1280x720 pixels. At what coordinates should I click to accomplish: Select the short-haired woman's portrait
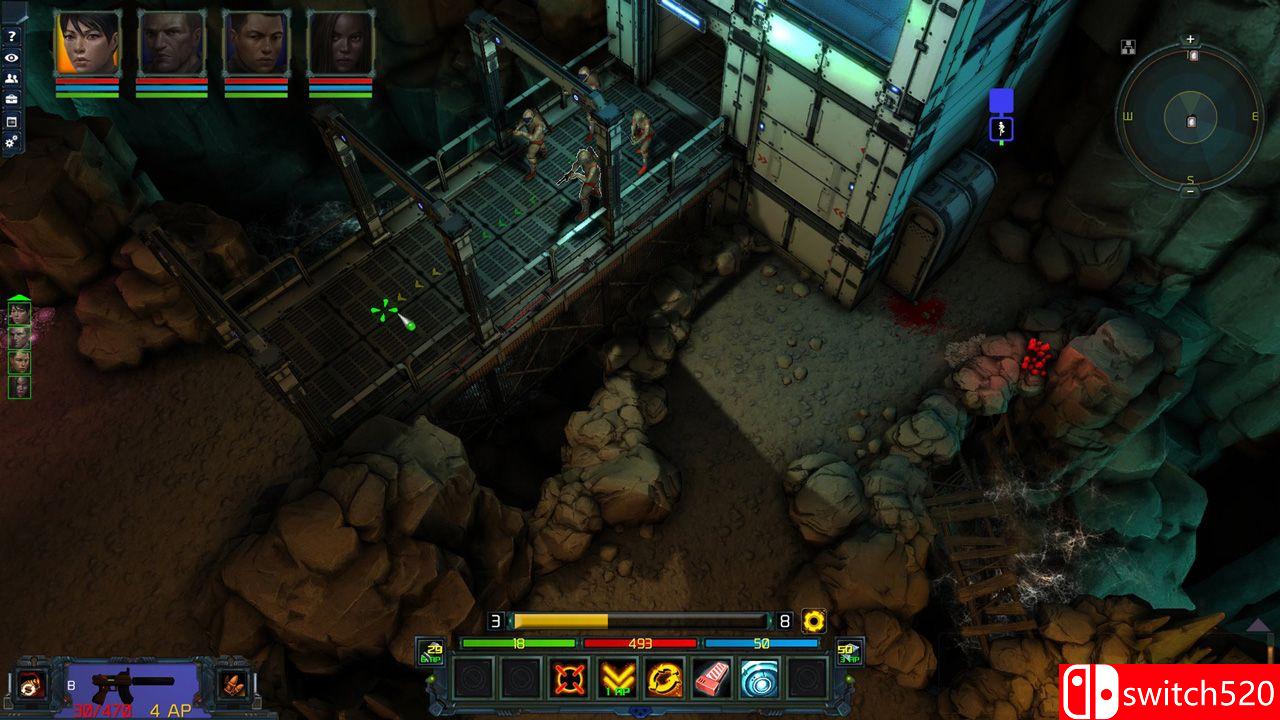[x=87, y=44]
